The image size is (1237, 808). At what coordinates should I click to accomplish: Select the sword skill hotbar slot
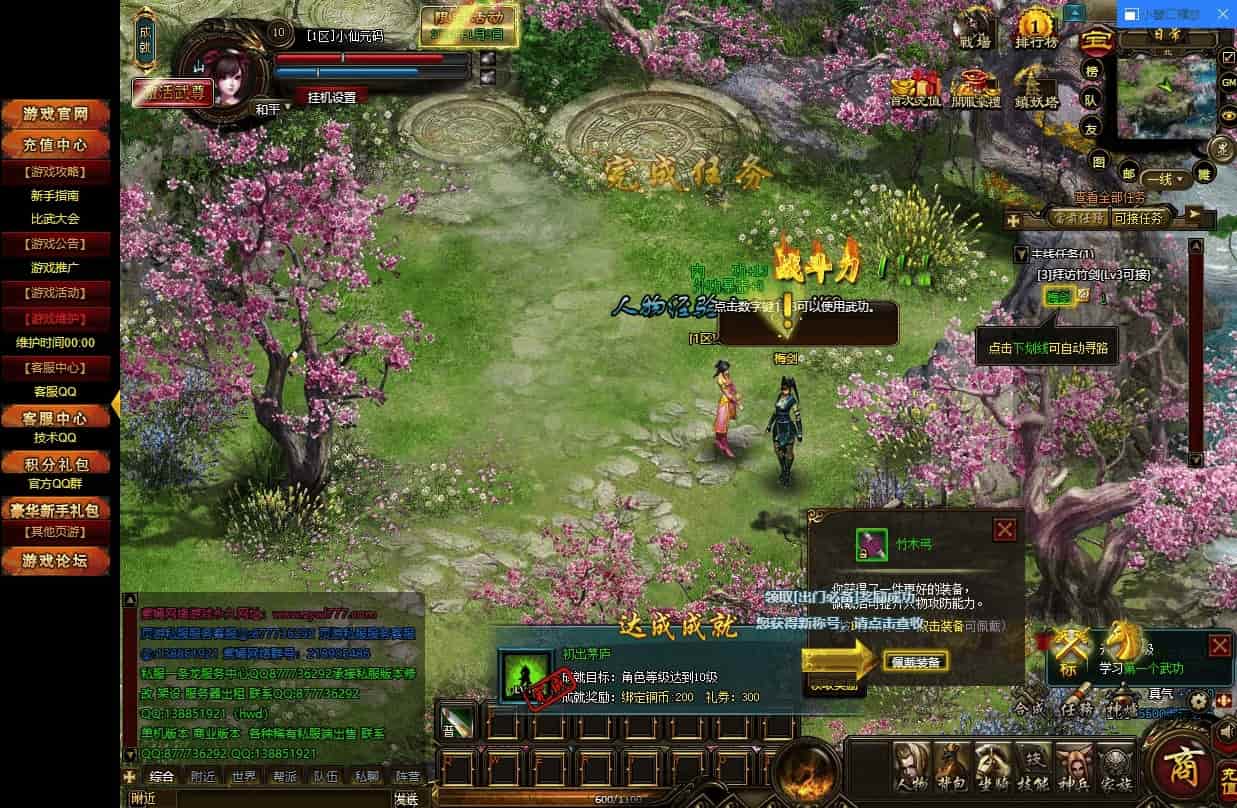pos(457,722)
